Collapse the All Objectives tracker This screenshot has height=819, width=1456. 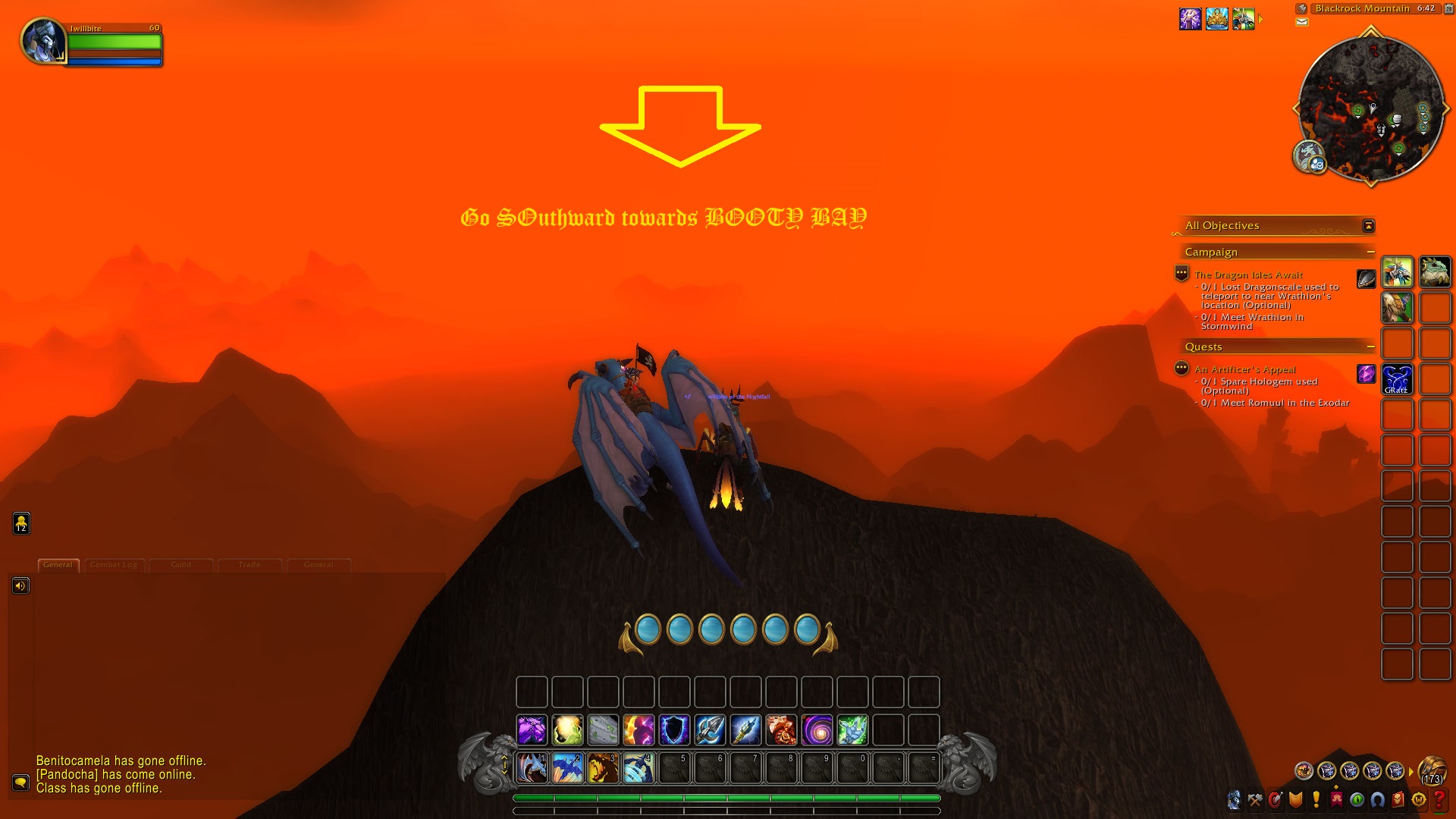[1368, 225]
